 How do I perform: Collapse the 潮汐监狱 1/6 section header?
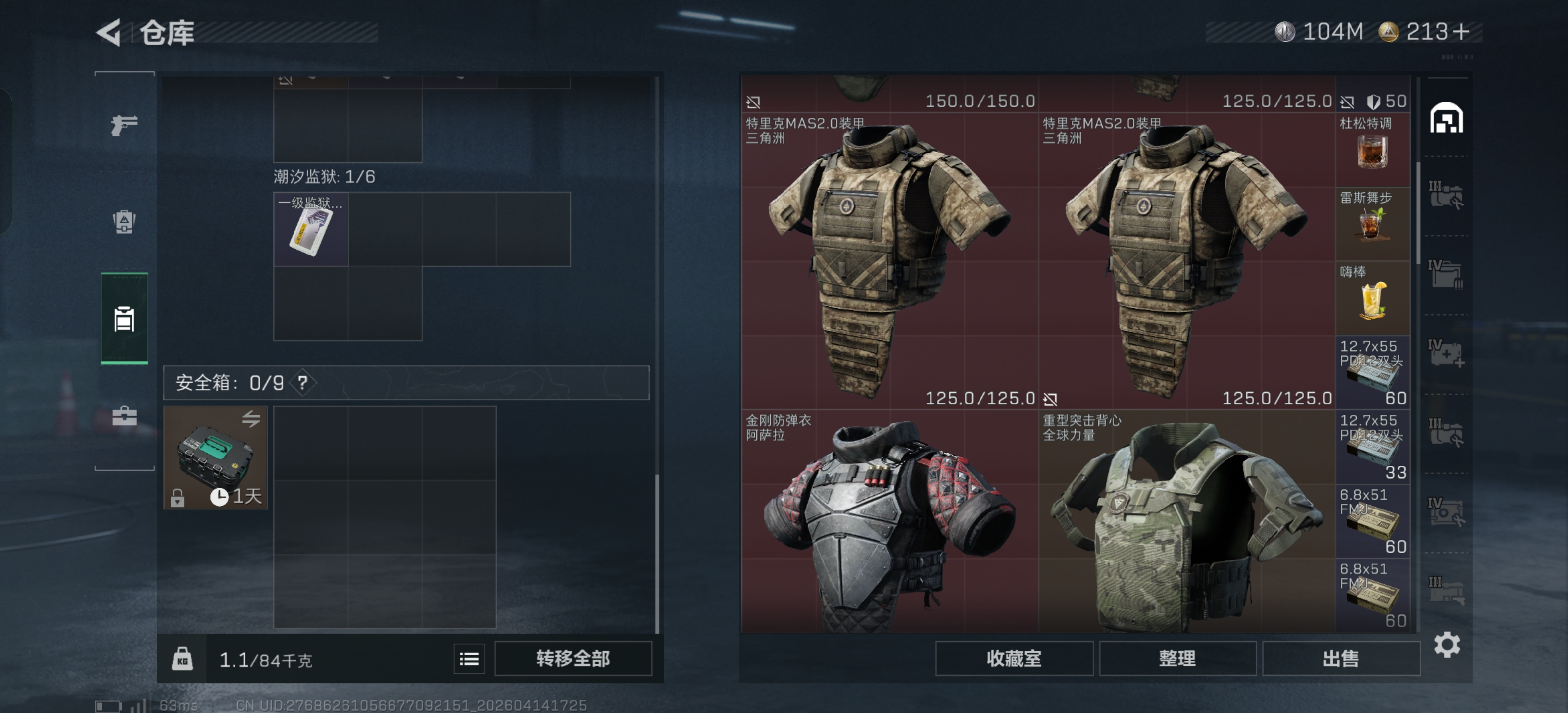pos(325,176)
